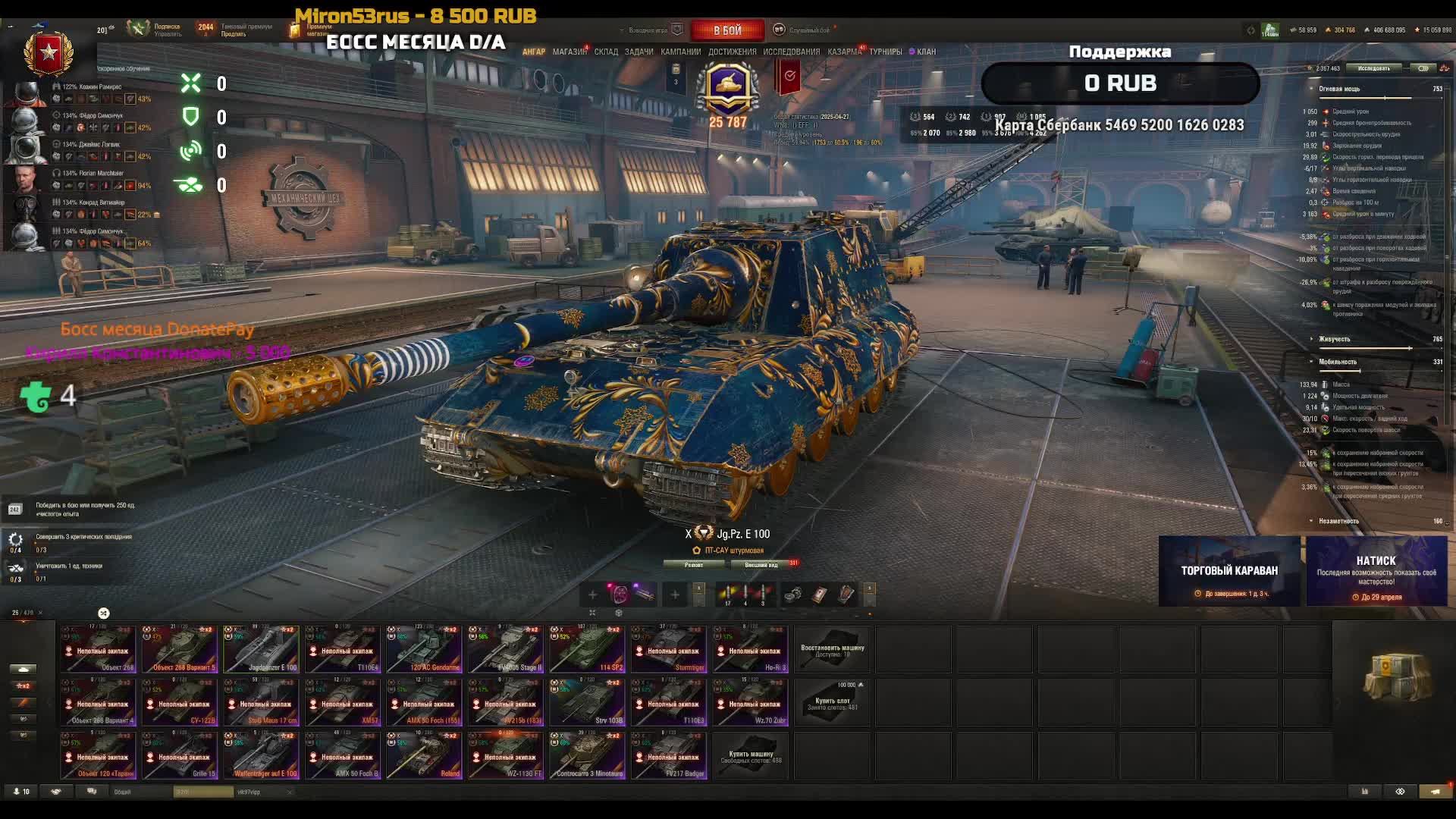Choose the Strv 103B tank in carousel
Screen dimensions: 1456x819
point(588,703)
